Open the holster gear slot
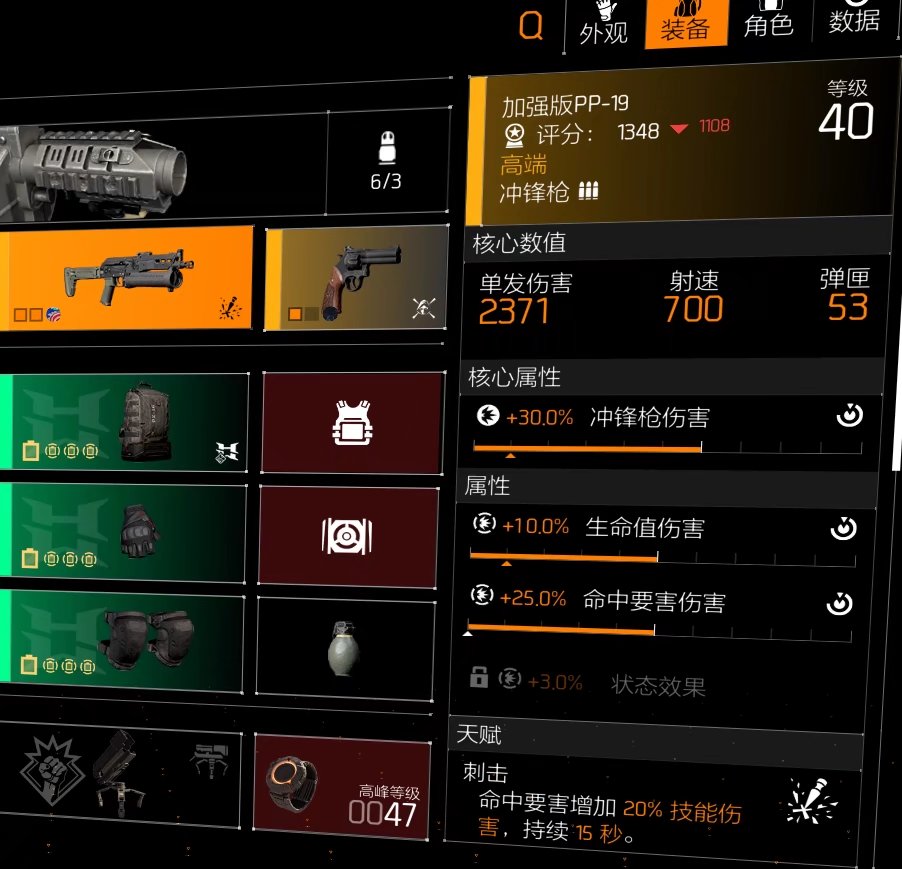The height and width of the screenshot is (869, 902). coord(349,536)
